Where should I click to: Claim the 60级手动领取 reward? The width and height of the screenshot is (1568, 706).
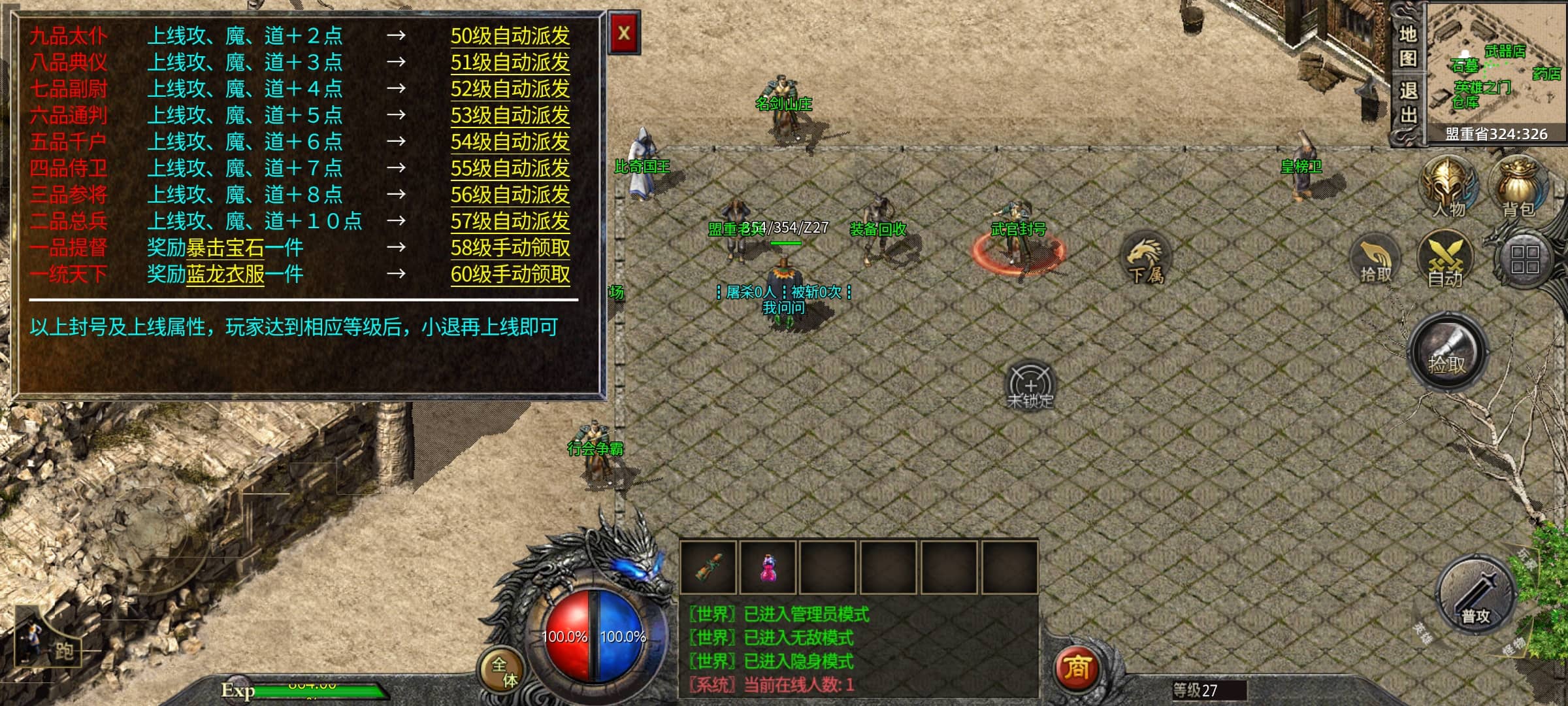pos(510,275)
